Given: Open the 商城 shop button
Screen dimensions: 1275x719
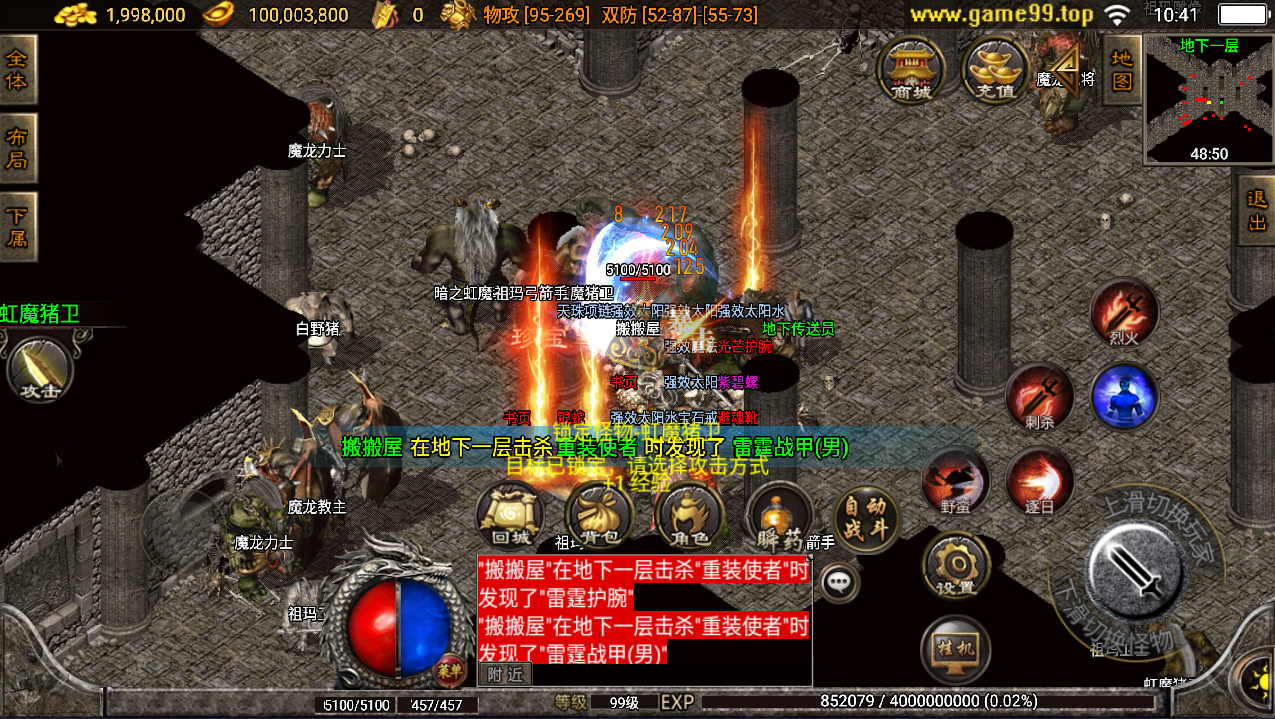Looking at the screenshot, I should coord(909,70).
